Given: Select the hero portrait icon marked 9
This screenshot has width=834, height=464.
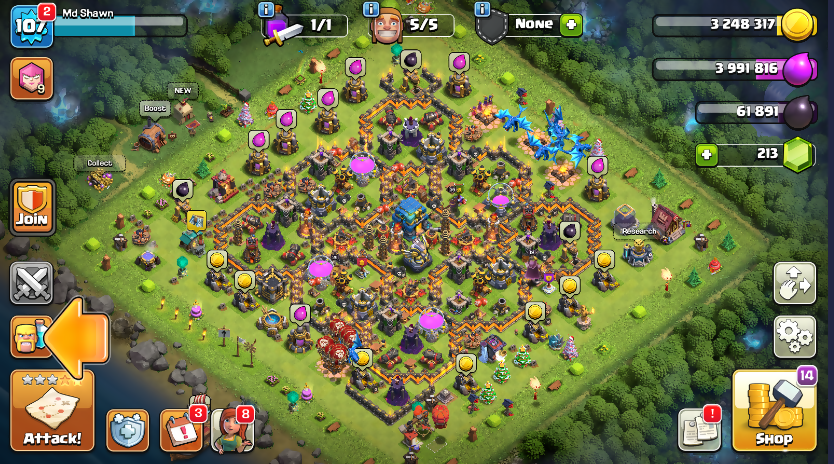Looking at the screenshot, I should [x=31, y=78].
